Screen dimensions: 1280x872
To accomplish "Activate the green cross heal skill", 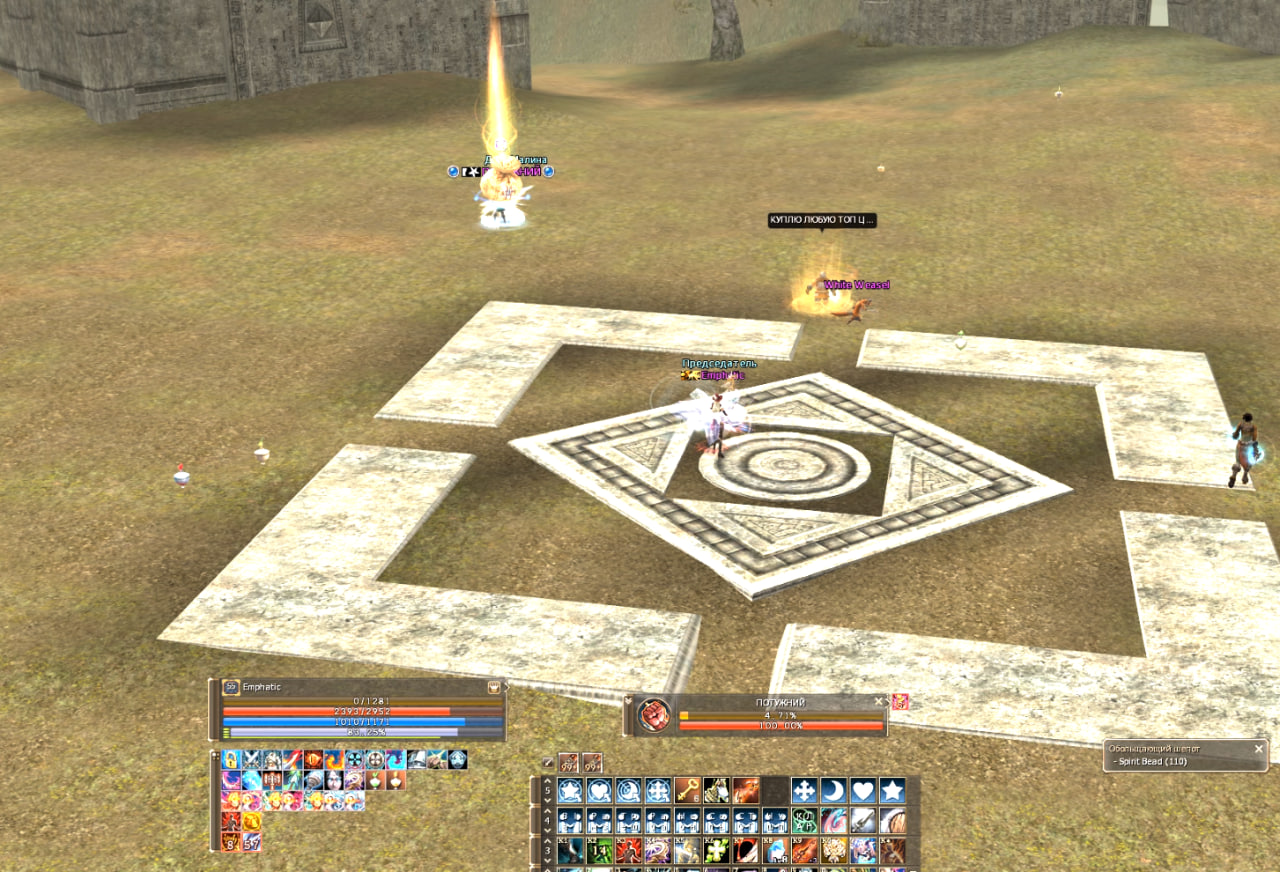I will click(x=716, y=850).
